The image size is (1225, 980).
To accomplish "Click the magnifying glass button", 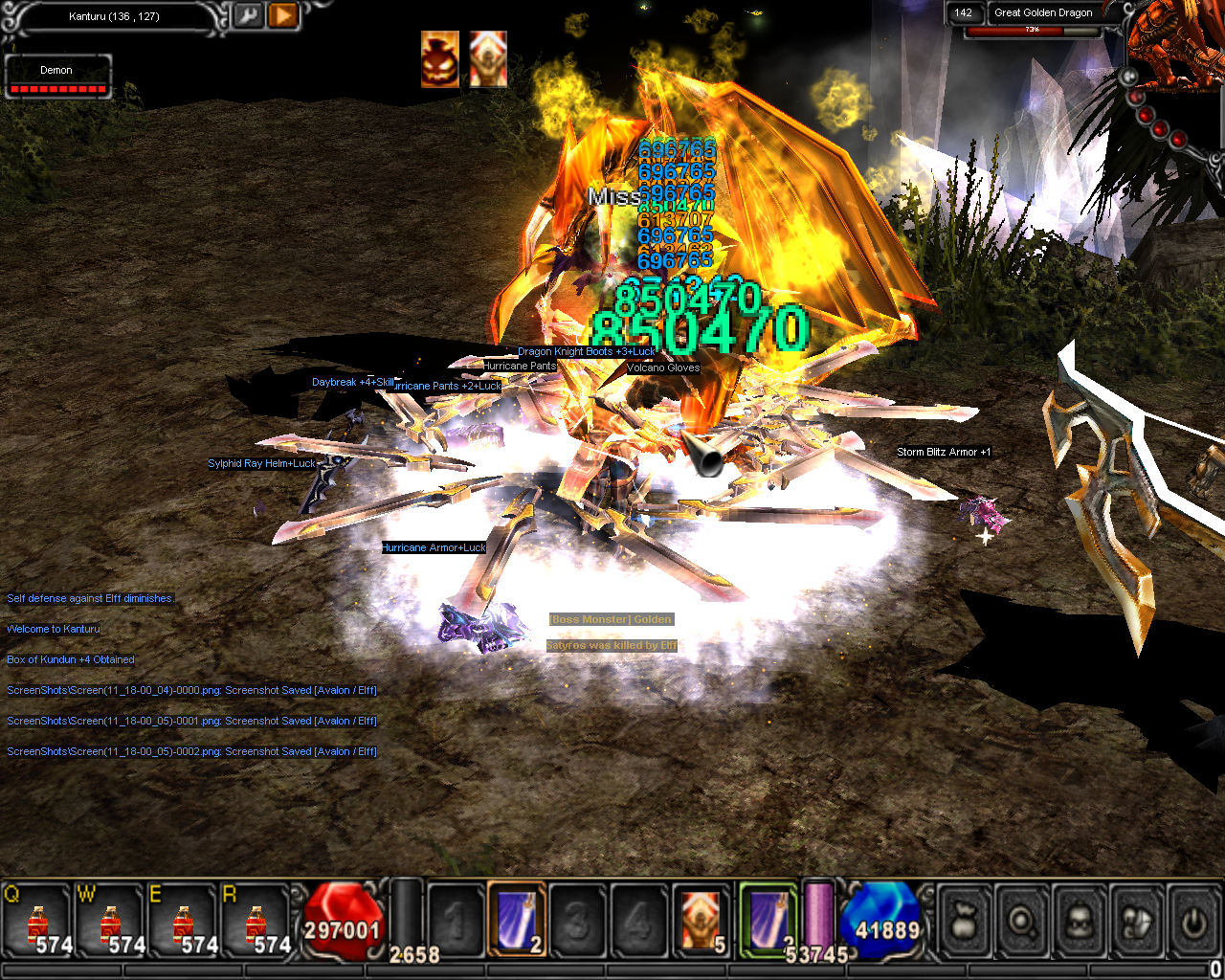I will coord(1022,922).
